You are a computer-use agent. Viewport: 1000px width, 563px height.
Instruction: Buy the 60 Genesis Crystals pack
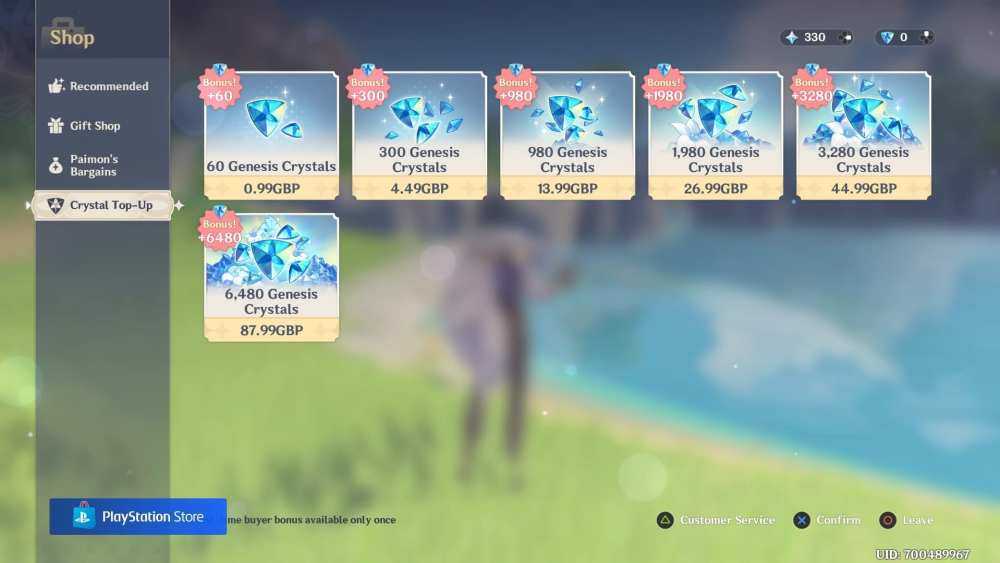click(x=271, y=136)
